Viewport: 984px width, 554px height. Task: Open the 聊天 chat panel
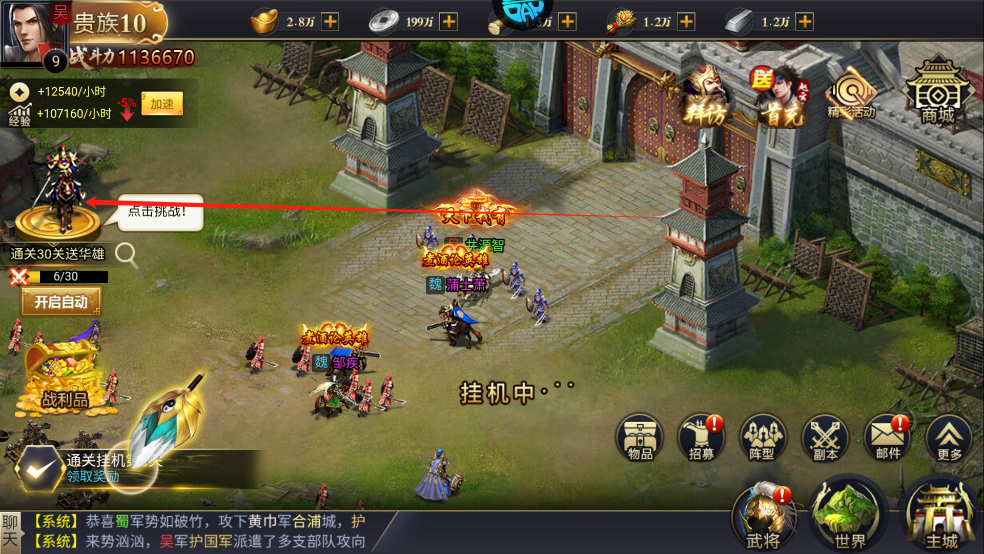click(11, 531)
